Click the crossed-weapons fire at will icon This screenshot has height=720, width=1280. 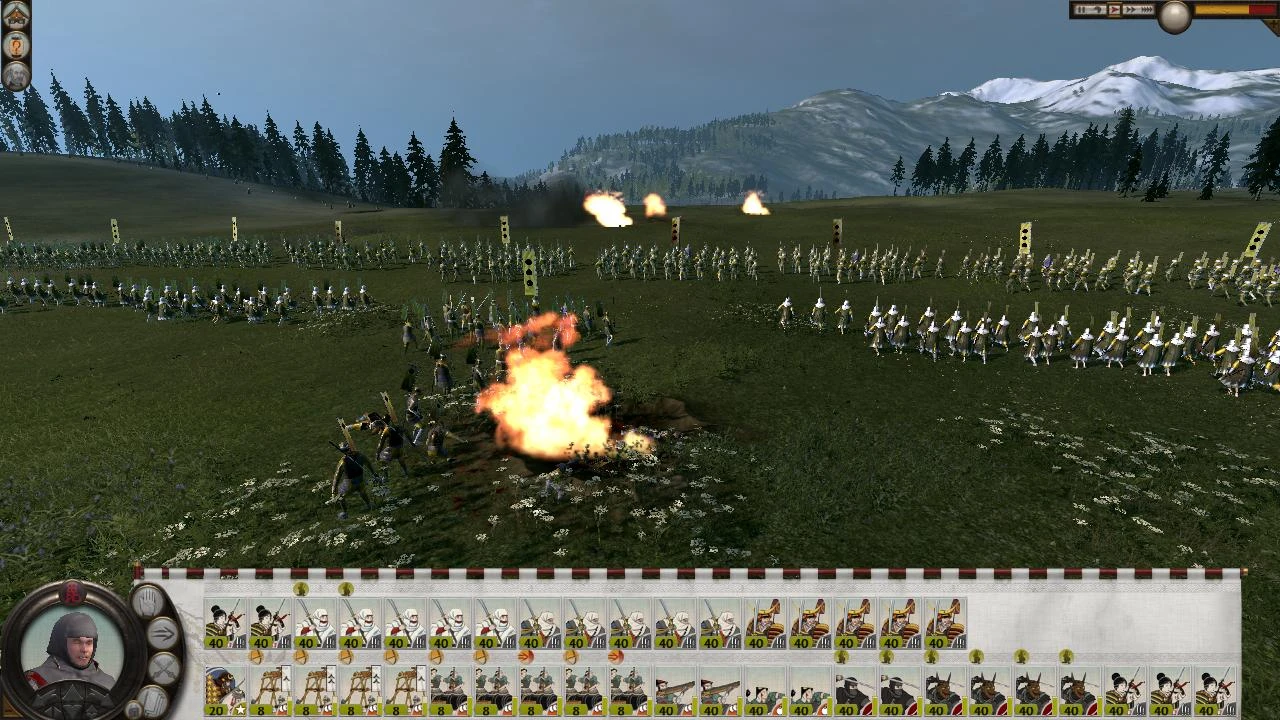click(x=162, y=668)
